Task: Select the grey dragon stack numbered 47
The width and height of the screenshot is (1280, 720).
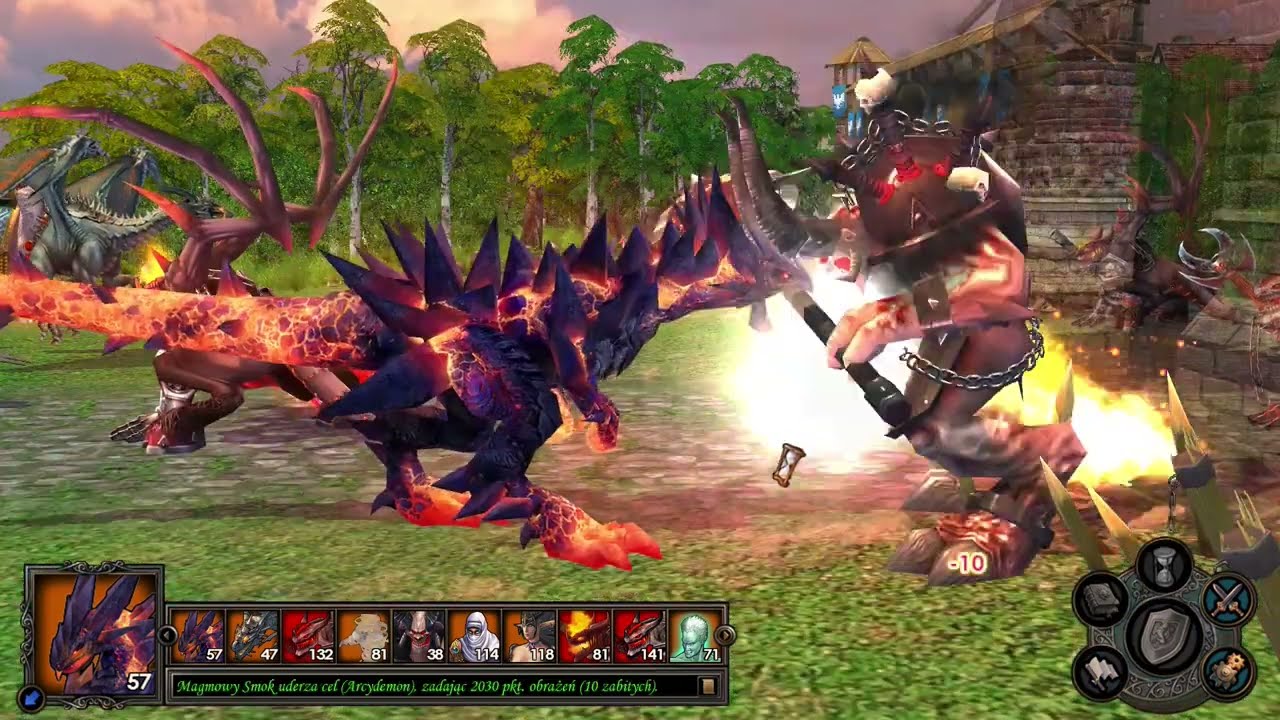Action: coord(253,636)
